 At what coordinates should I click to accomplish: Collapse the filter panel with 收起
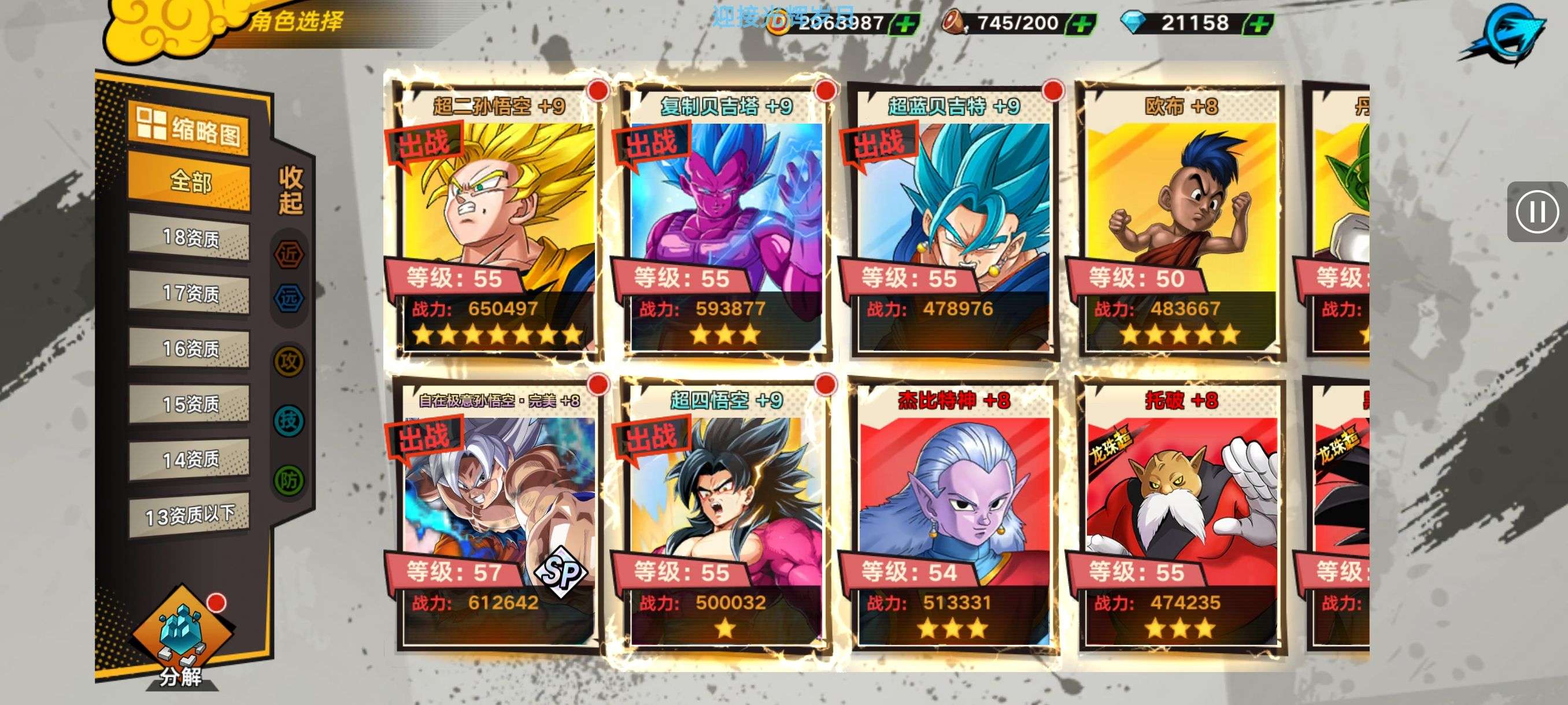click(x=290, y=190)
